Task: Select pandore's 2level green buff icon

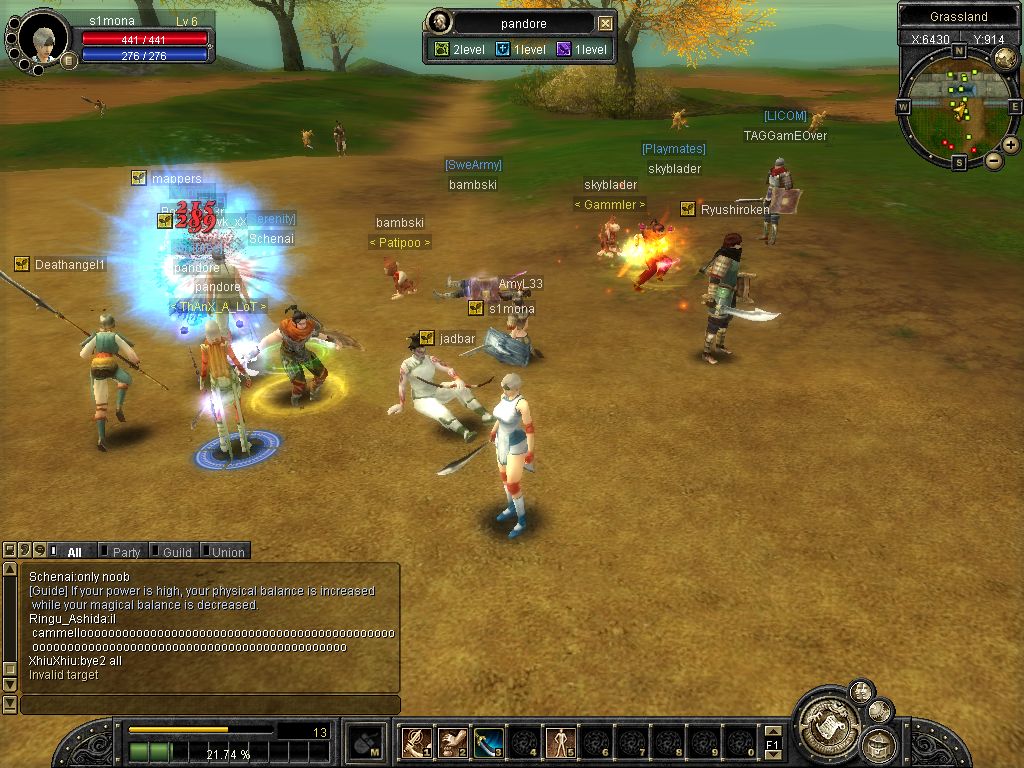Action: coord(440,49)
